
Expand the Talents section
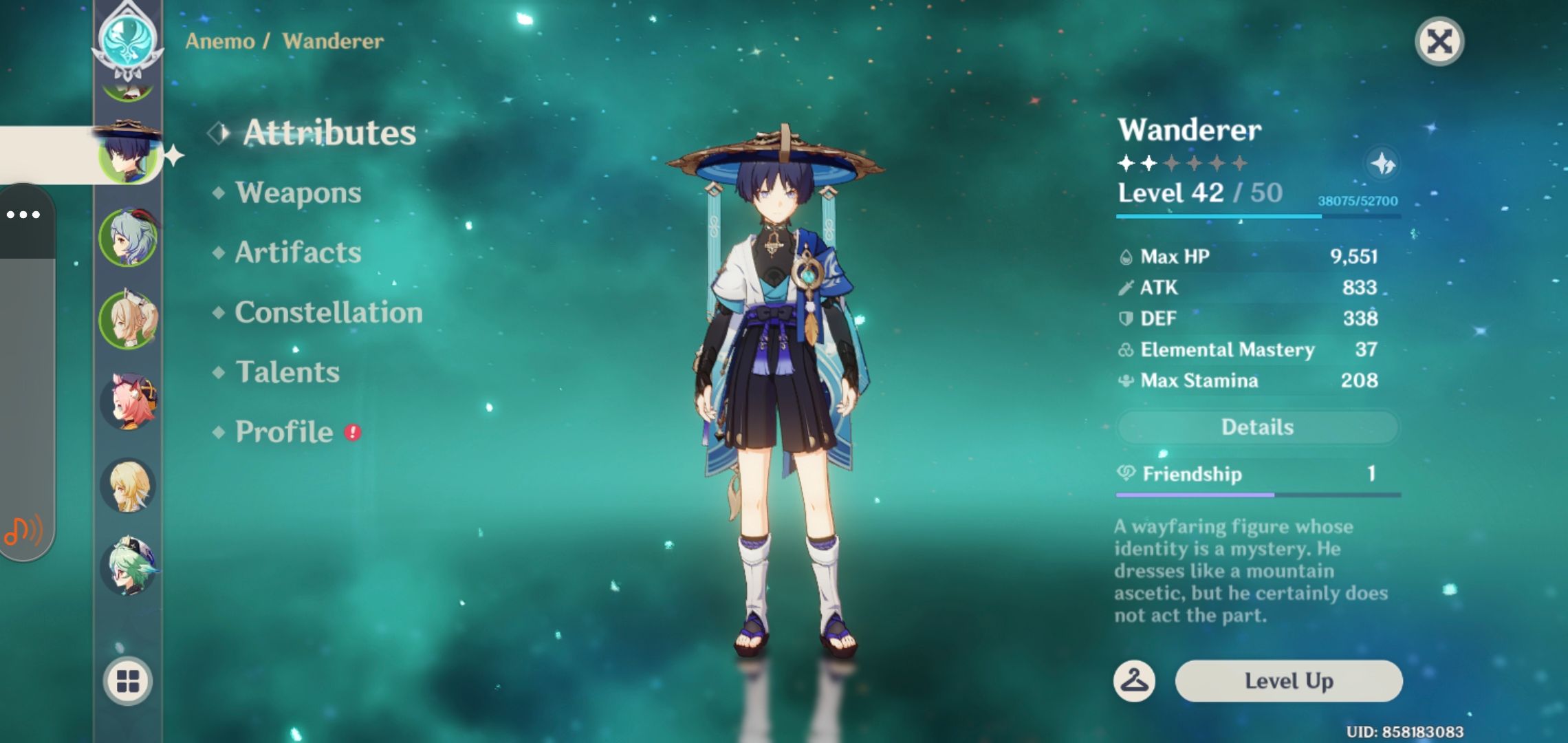point(289,372)
